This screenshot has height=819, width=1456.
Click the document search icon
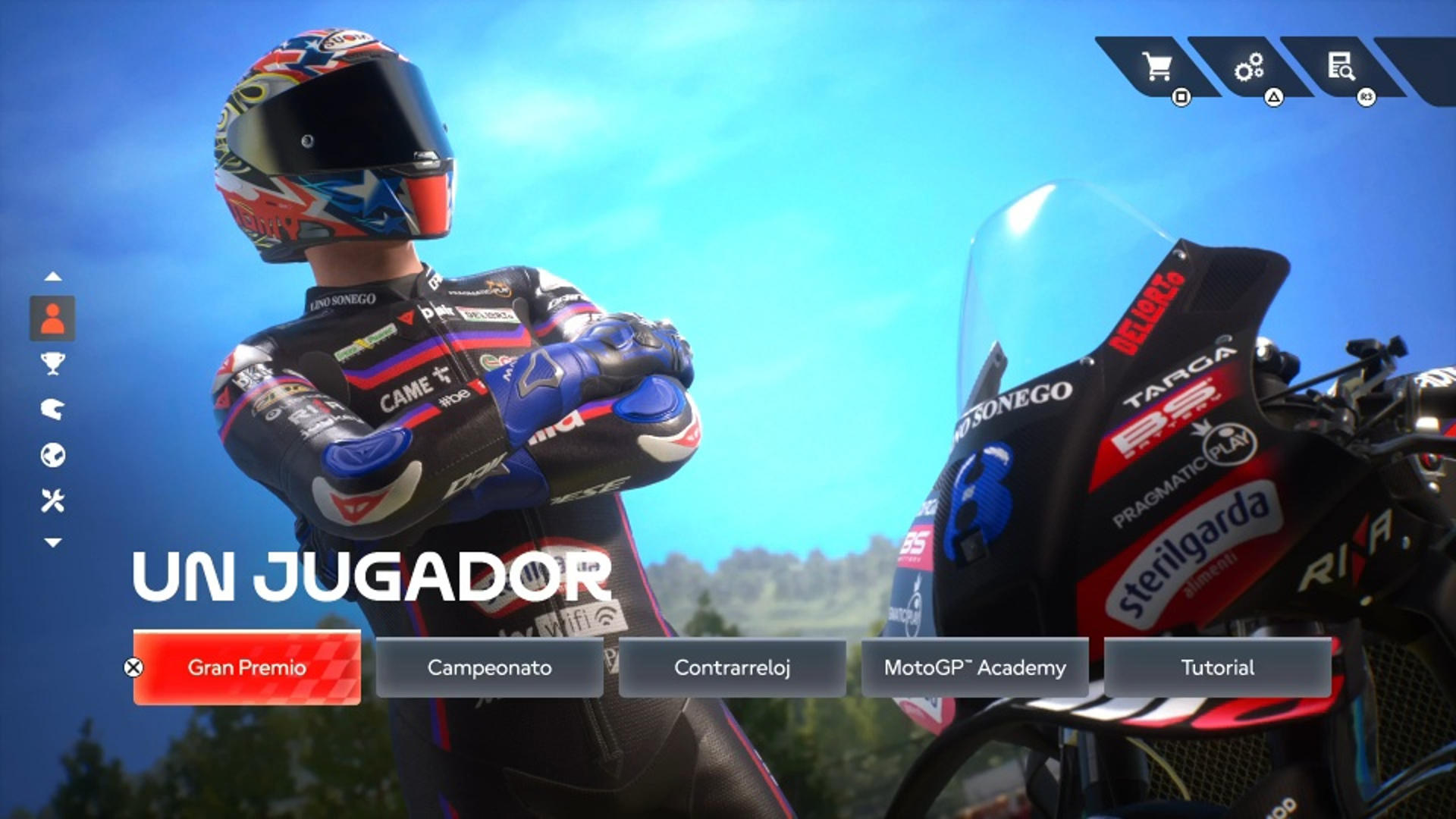(x=1341, y=67)
